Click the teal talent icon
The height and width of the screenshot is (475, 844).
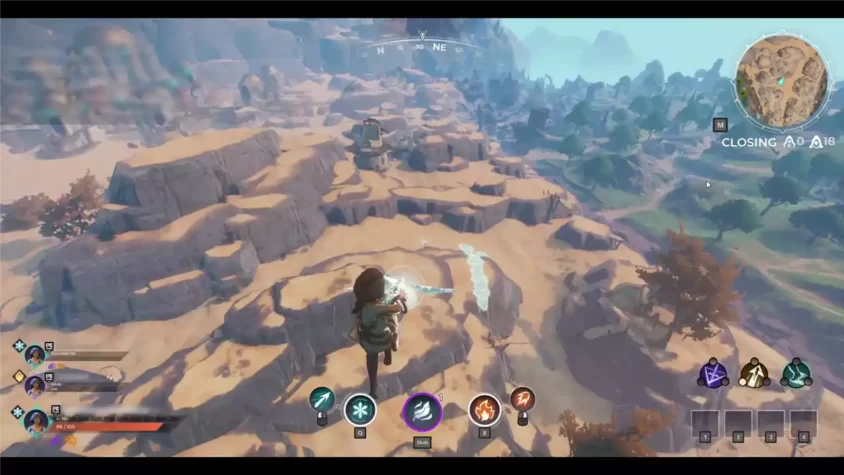796,374
